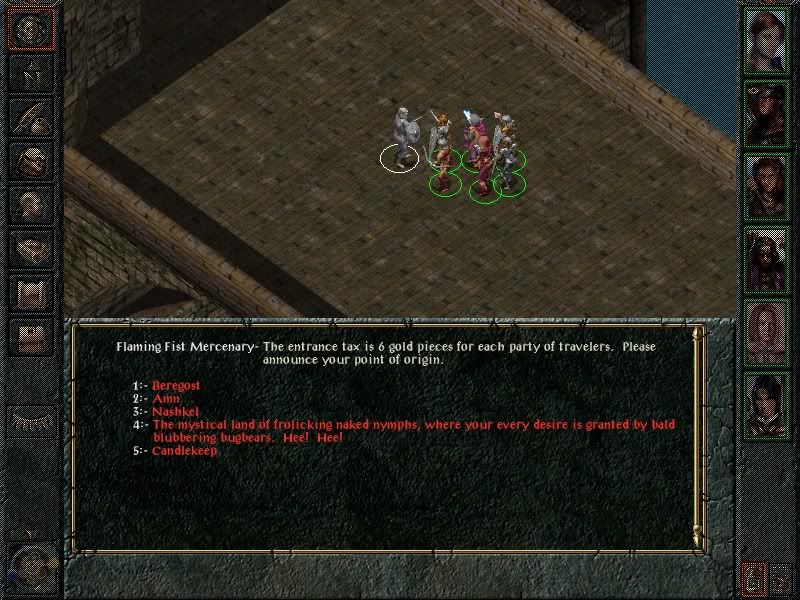
Task: Reply that you come from Candlekeep
Action: tap(184, 451)
